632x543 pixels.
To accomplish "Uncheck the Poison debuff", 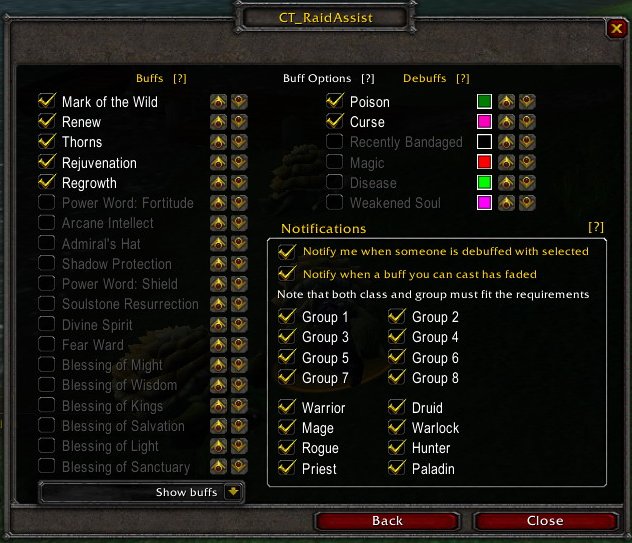I will point(335,101).
